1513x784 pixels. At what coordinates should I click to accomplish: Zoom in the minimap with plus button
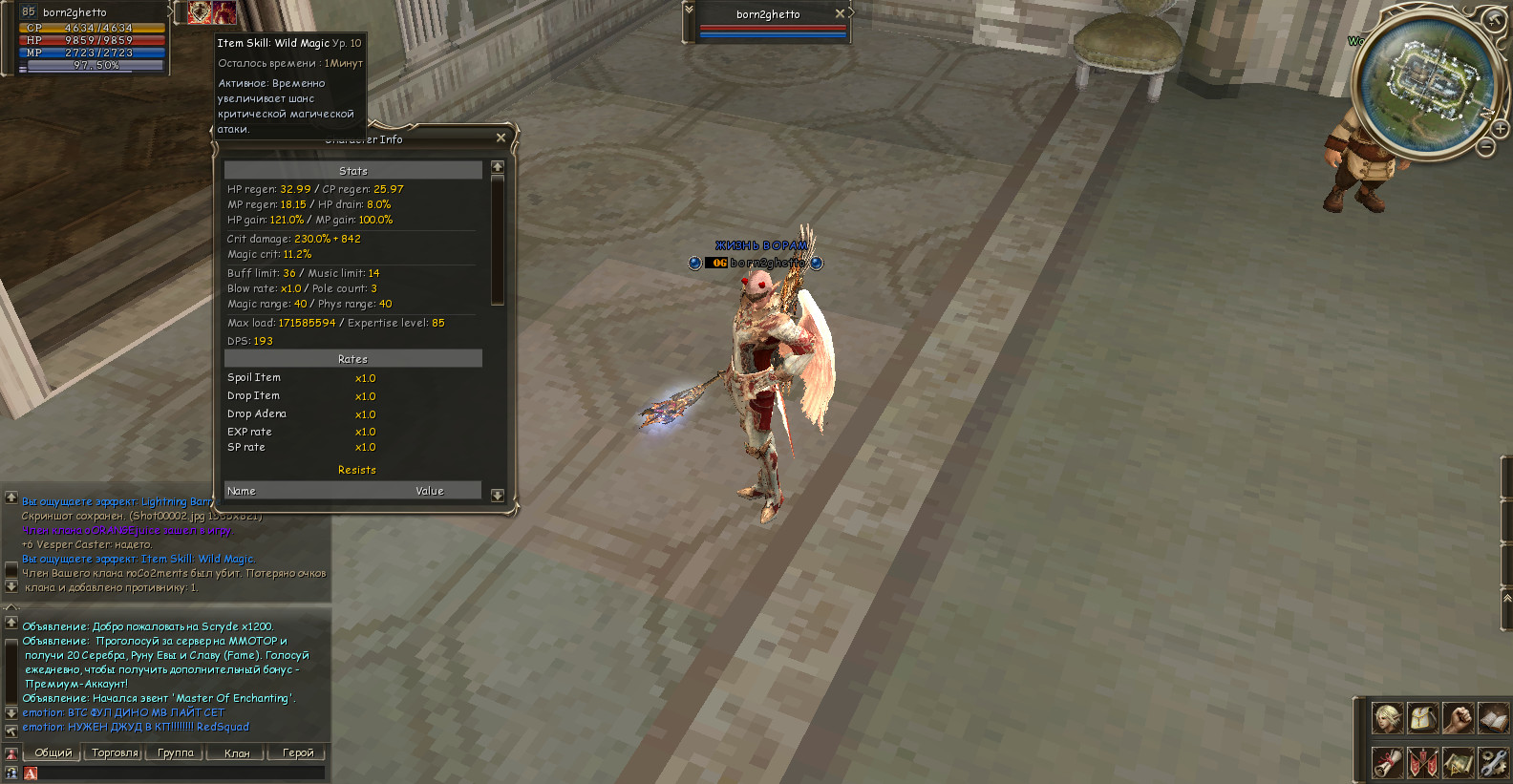[1501, 128]
